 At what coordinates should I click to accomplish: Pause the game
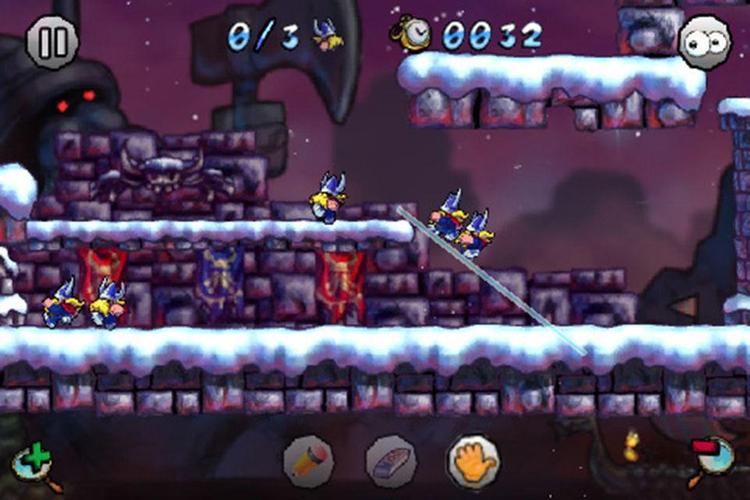[51, 43]
